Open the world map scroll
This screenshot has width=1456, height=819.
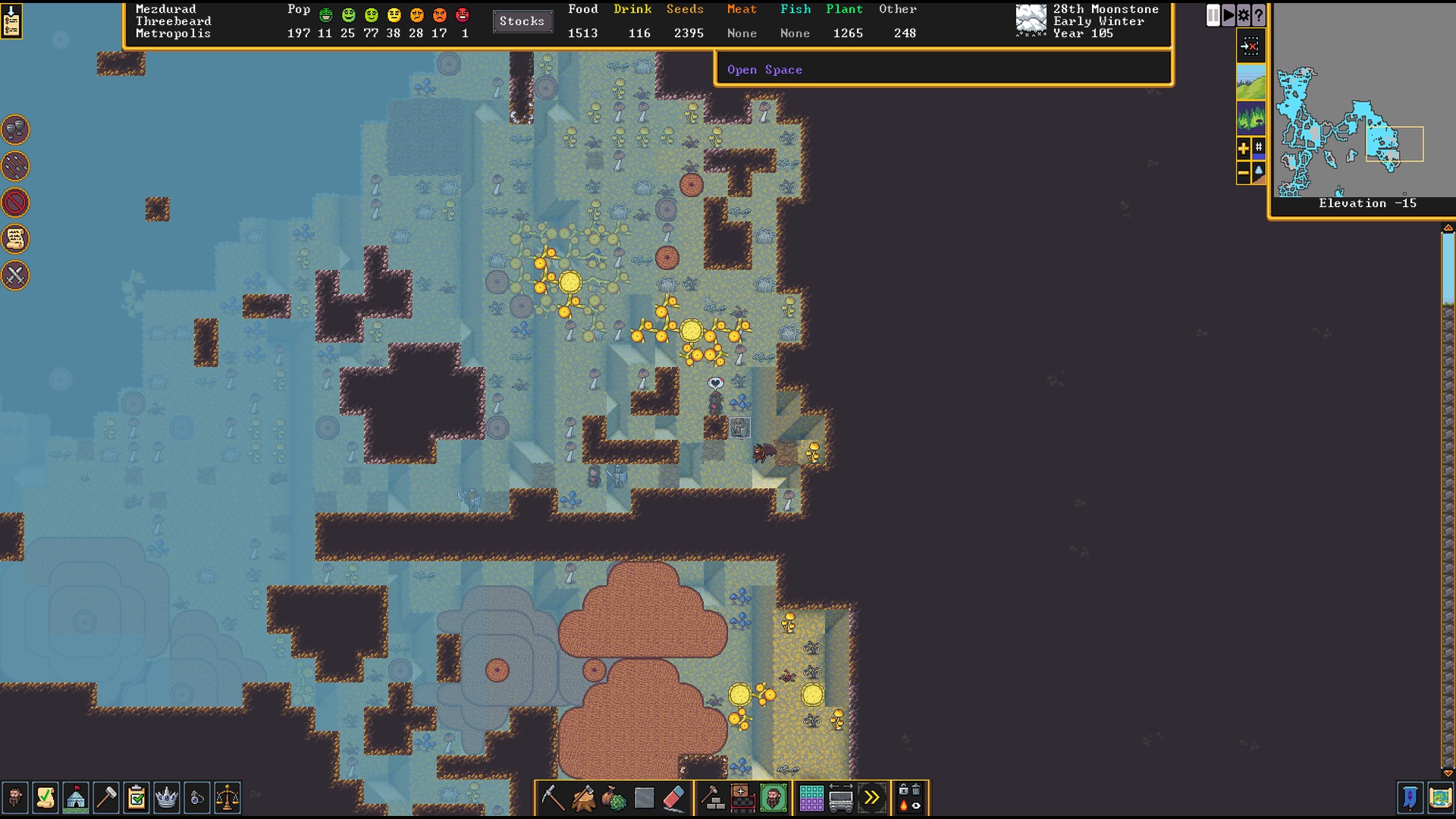pos(1440,798)
